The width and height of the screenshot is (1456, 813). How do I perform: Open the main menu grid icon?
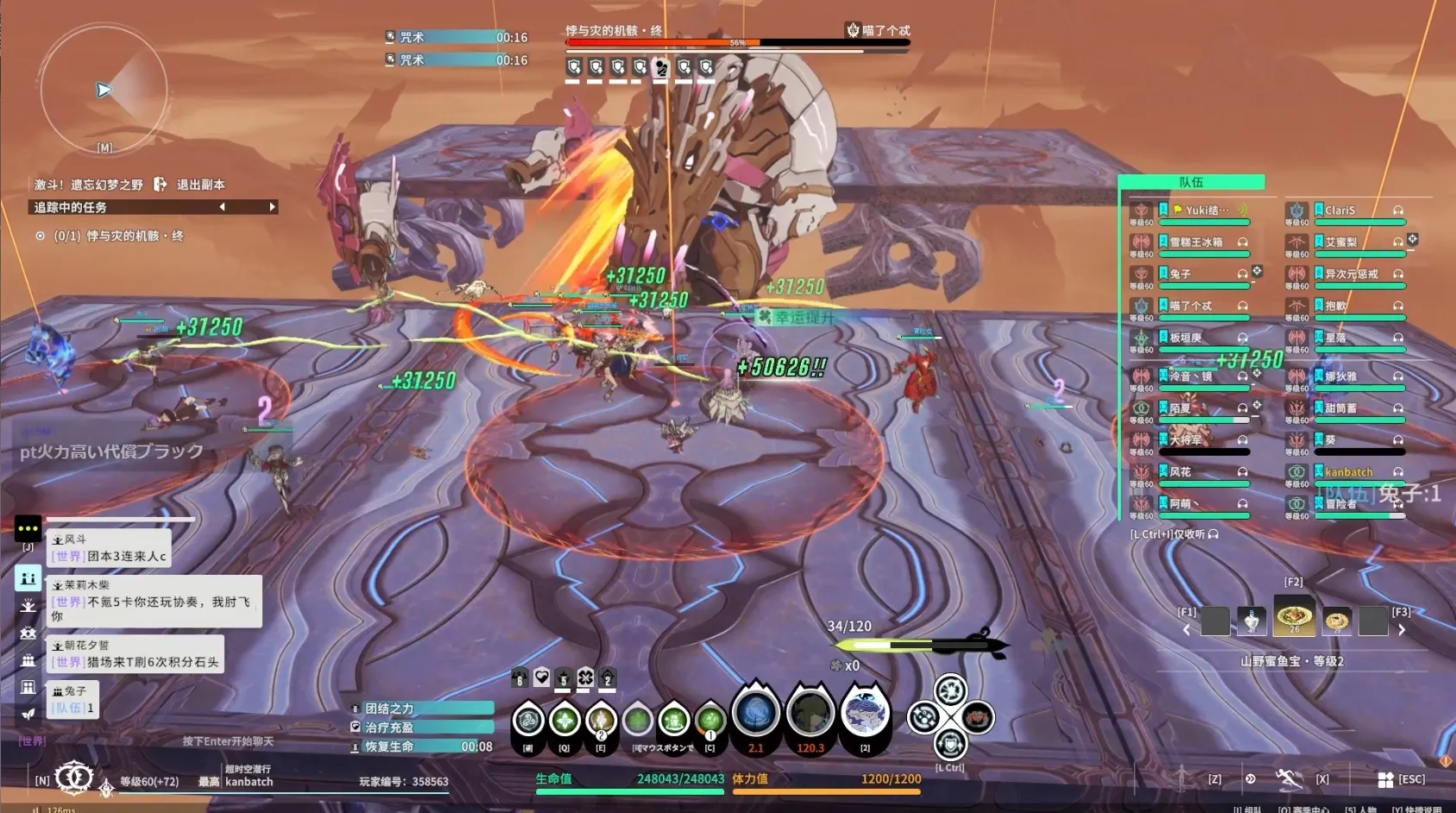pyautogui.click(x=1385, y=779)
